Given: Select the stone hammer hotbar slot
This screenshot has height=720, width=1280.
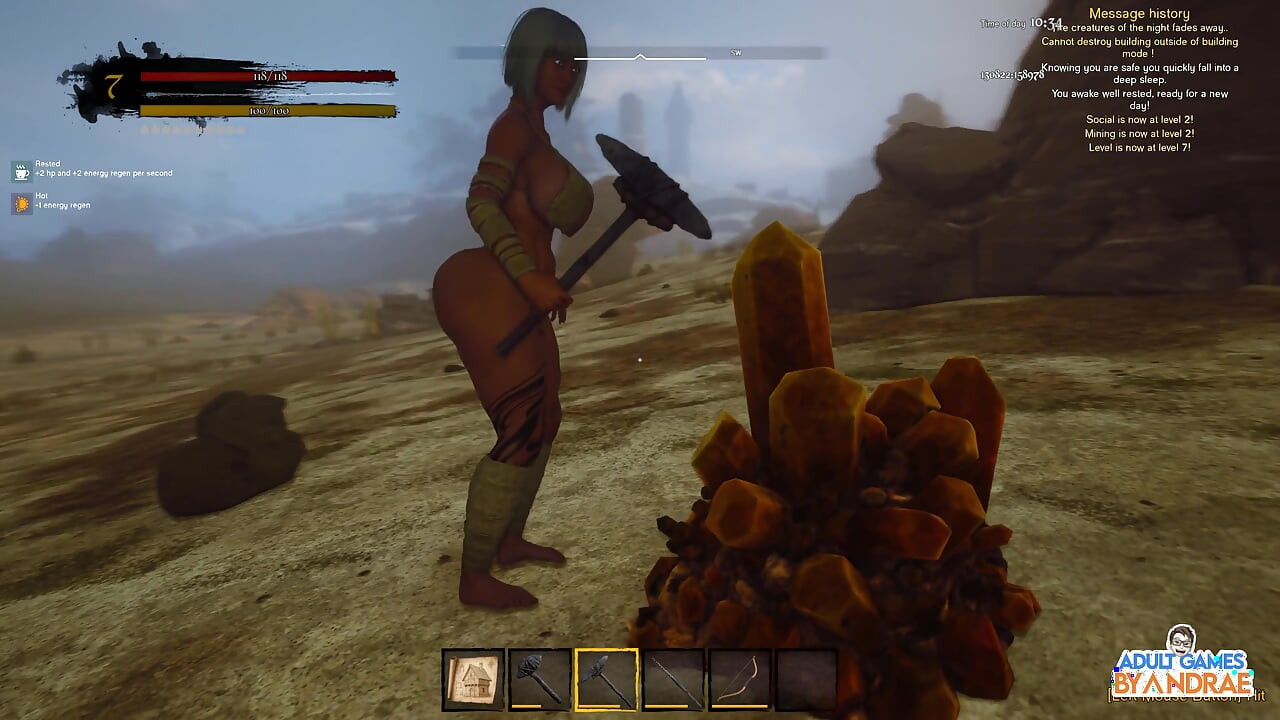Looking at the screenshot, I should coord(540,680).
